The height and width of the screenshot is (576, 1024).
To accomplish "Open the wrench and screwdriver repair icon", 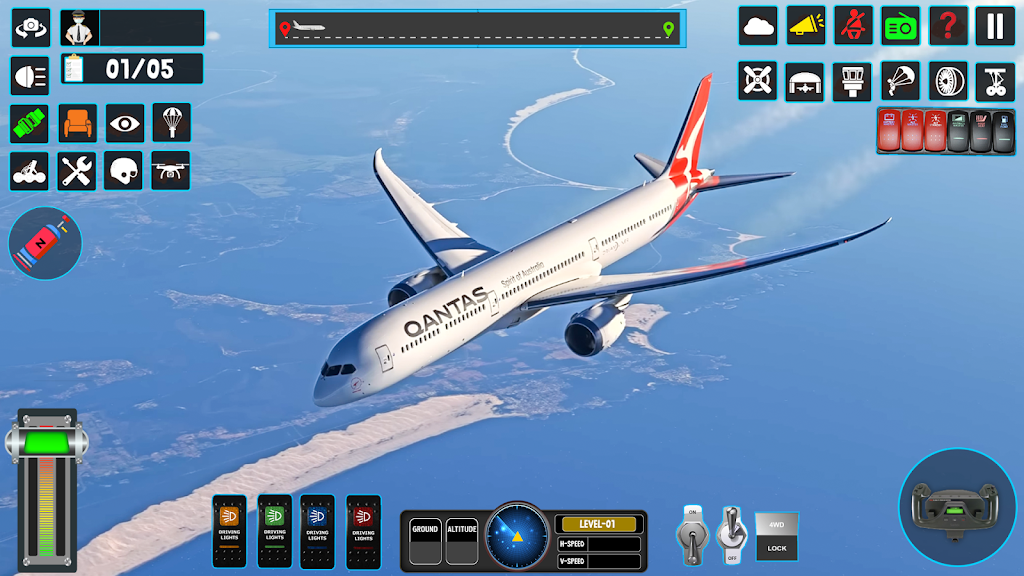I will [x=77, y=171].
